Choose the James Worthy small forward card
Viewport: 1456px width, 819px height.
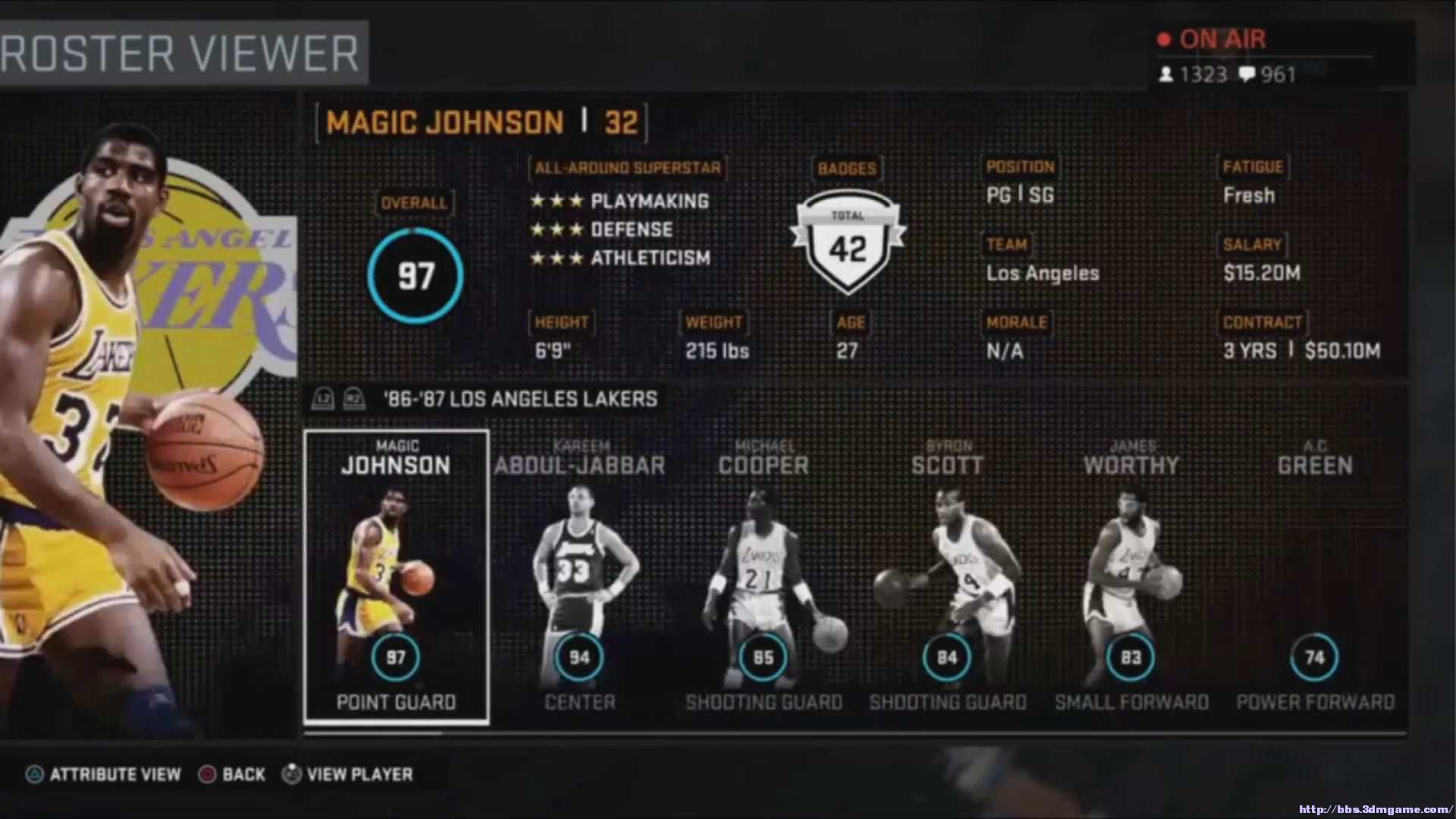1131,576
